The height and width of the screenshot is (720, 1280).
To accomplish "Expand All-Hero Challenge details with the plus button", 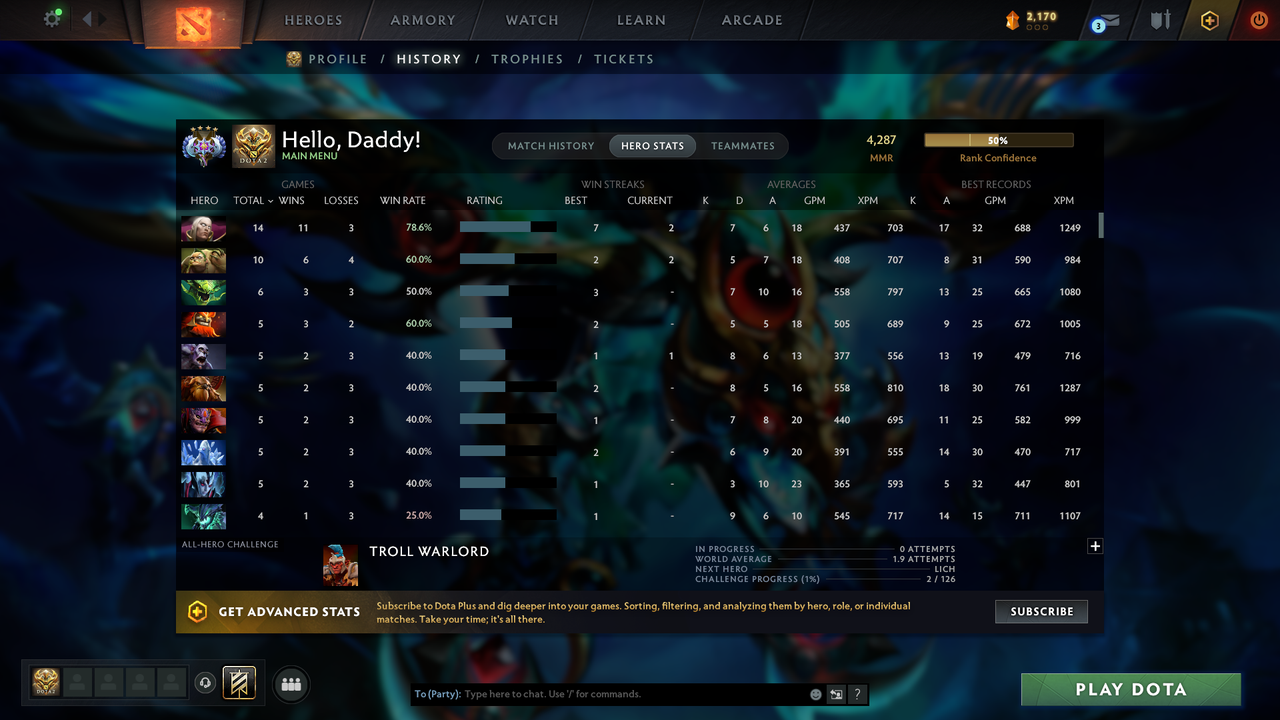I will (x=1095, y=546).
